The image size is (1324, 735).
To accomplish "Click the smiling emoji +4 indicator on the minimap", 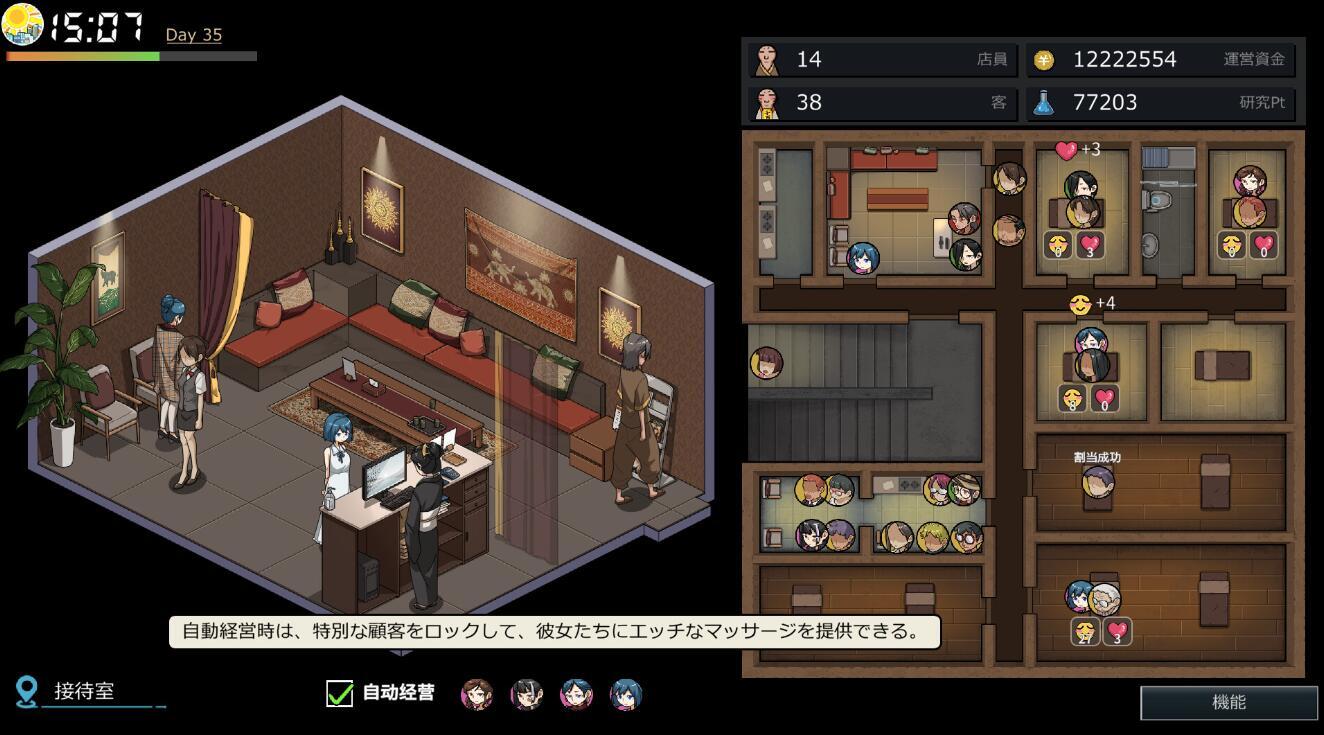I will click(1080, 303).
